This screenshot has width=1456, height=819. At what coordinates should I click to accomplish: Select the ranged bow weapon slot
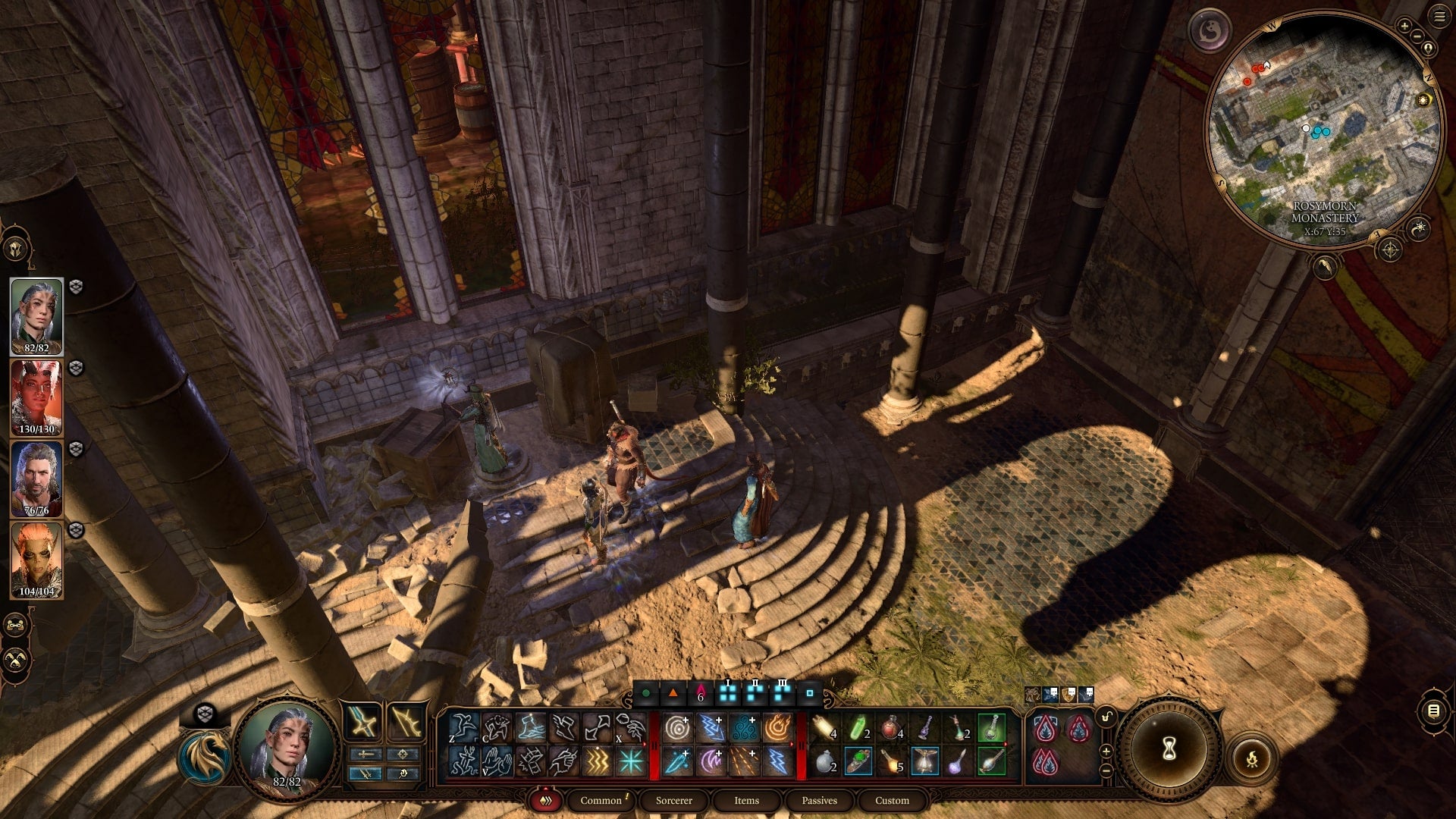(x=406, y=722)
